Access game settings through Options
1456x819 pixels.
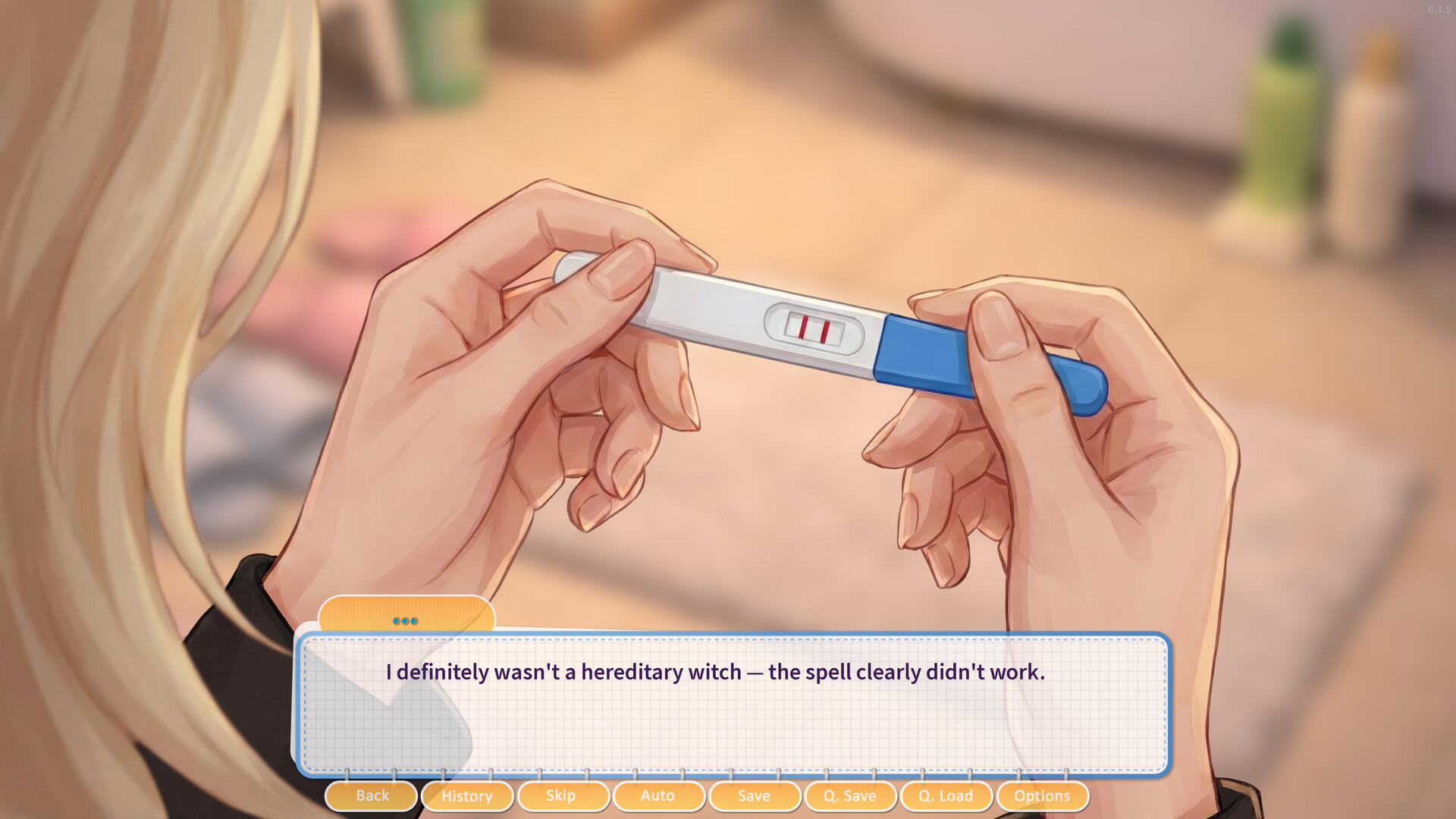click(x=1042, y=795)
